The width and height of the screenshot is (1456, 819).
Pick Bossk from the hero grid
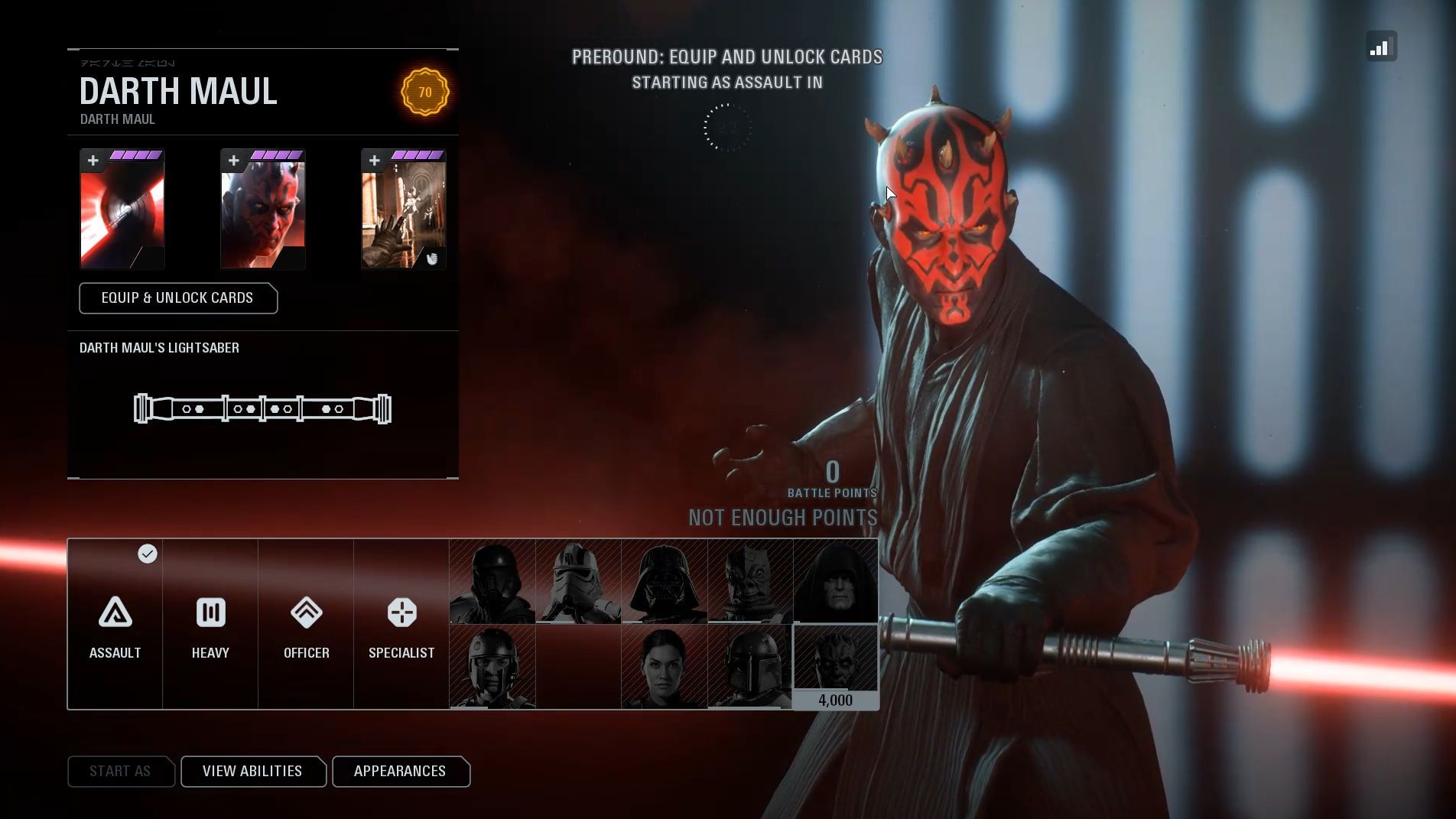tap(750, 582)
